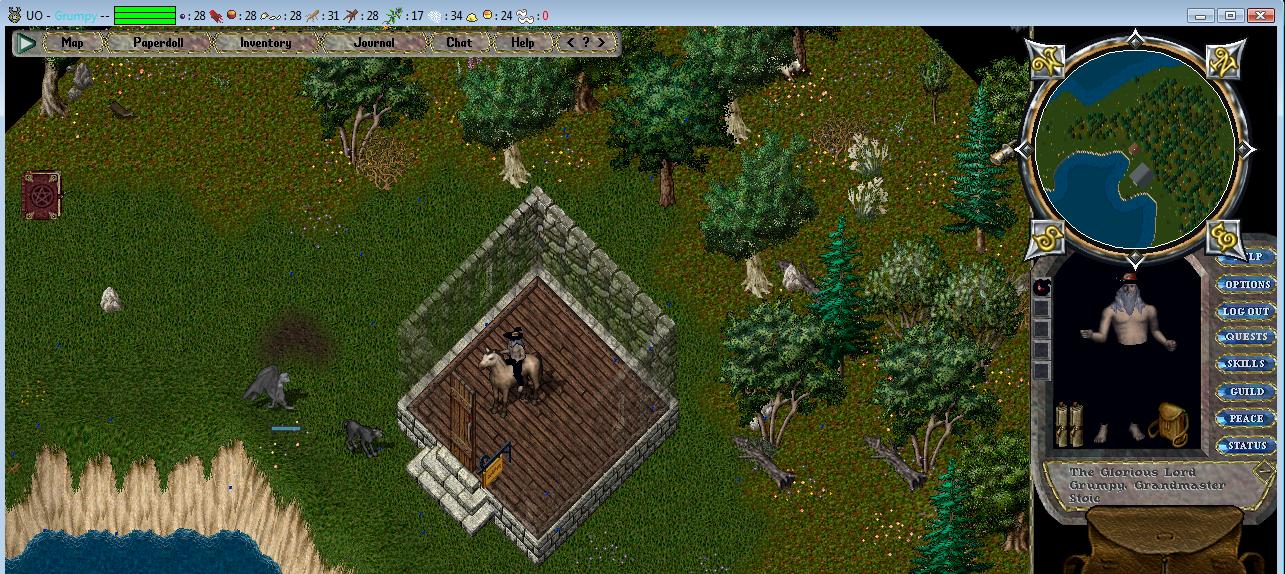This screenshot has width=1285, height=574.
Task: Open the Inventory from the menu bar
Action: tap(265, 43)
